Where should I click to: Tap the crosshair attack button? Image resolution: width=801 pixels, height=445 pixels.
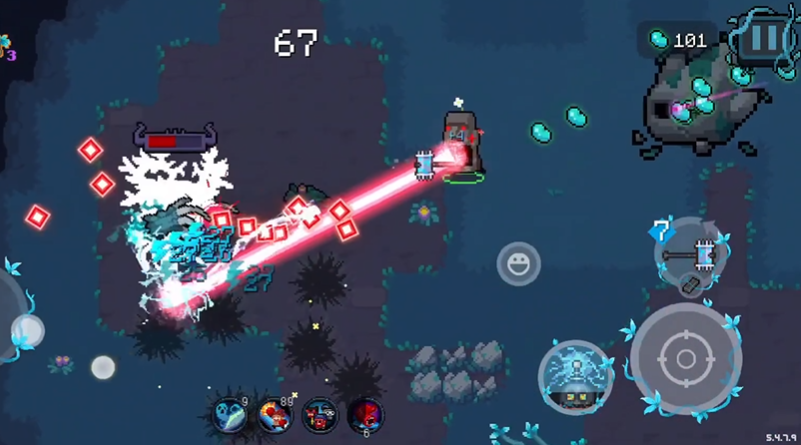[686, 358]
